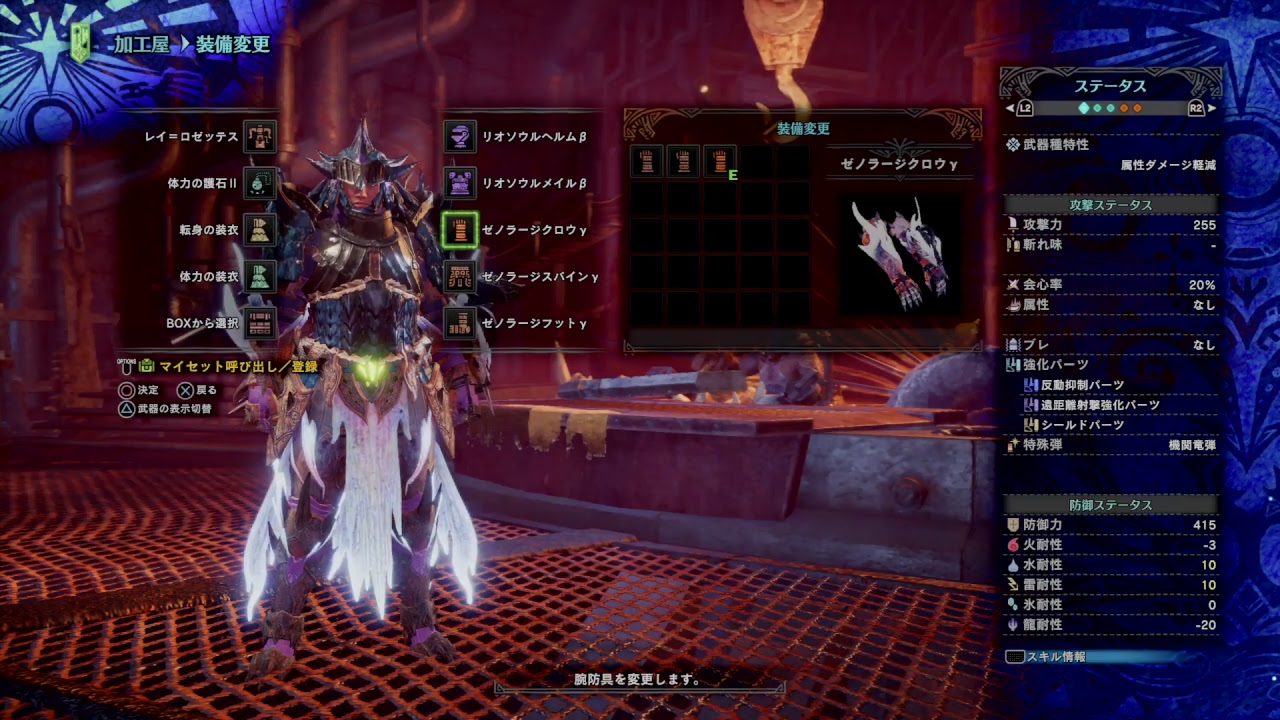Image resolution: width=1280 pixels, height=720 pixels.
Task: Open the 体力の装衣 mantle slot
Action: pos(260,276)
